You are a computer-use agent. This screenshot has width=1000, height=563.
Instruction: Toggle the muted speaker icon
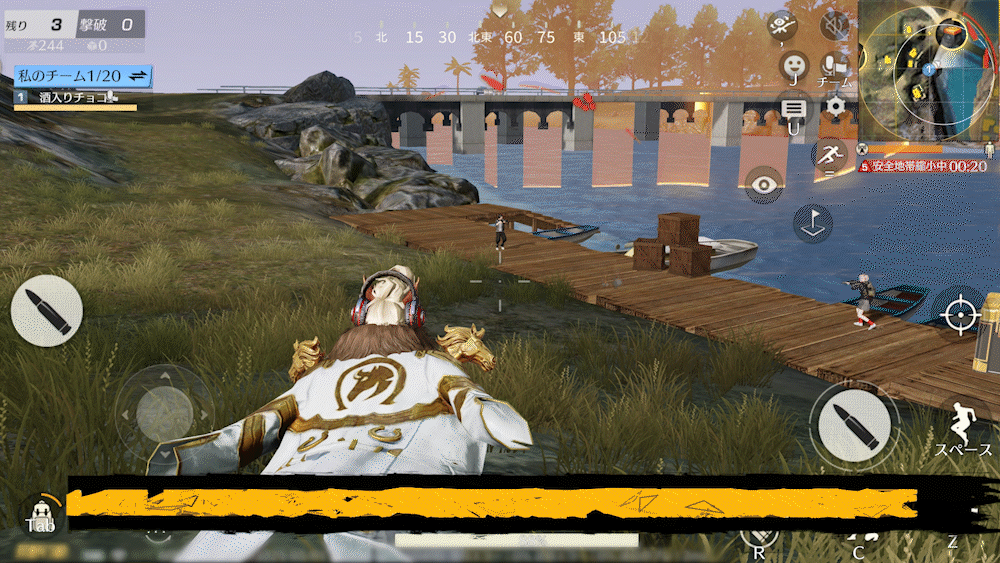pyautogui.click(x=832, y=25)
